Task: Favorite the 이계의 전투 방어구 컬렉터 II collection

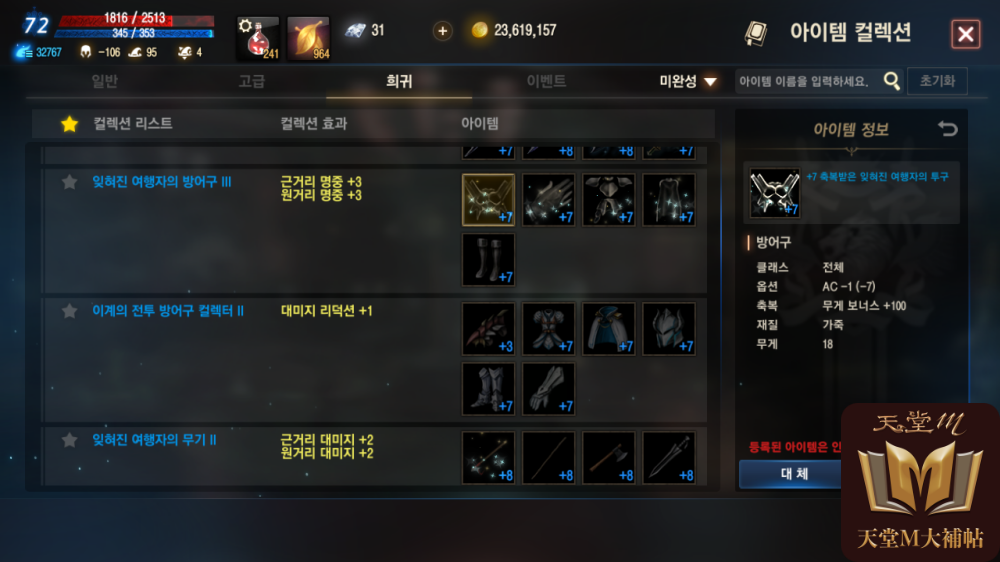Action: [69, 311]
